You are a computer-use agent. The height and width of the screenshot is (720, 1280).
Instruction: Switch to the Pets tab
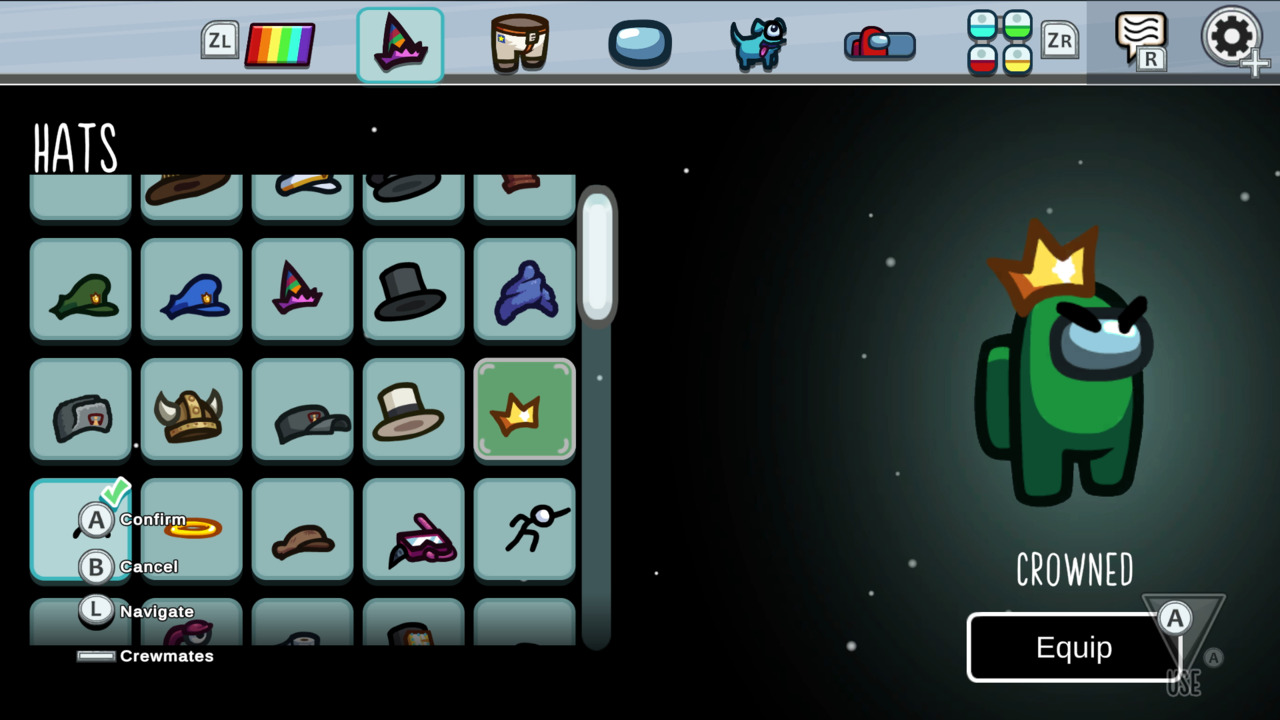click(x=757, y=42)
